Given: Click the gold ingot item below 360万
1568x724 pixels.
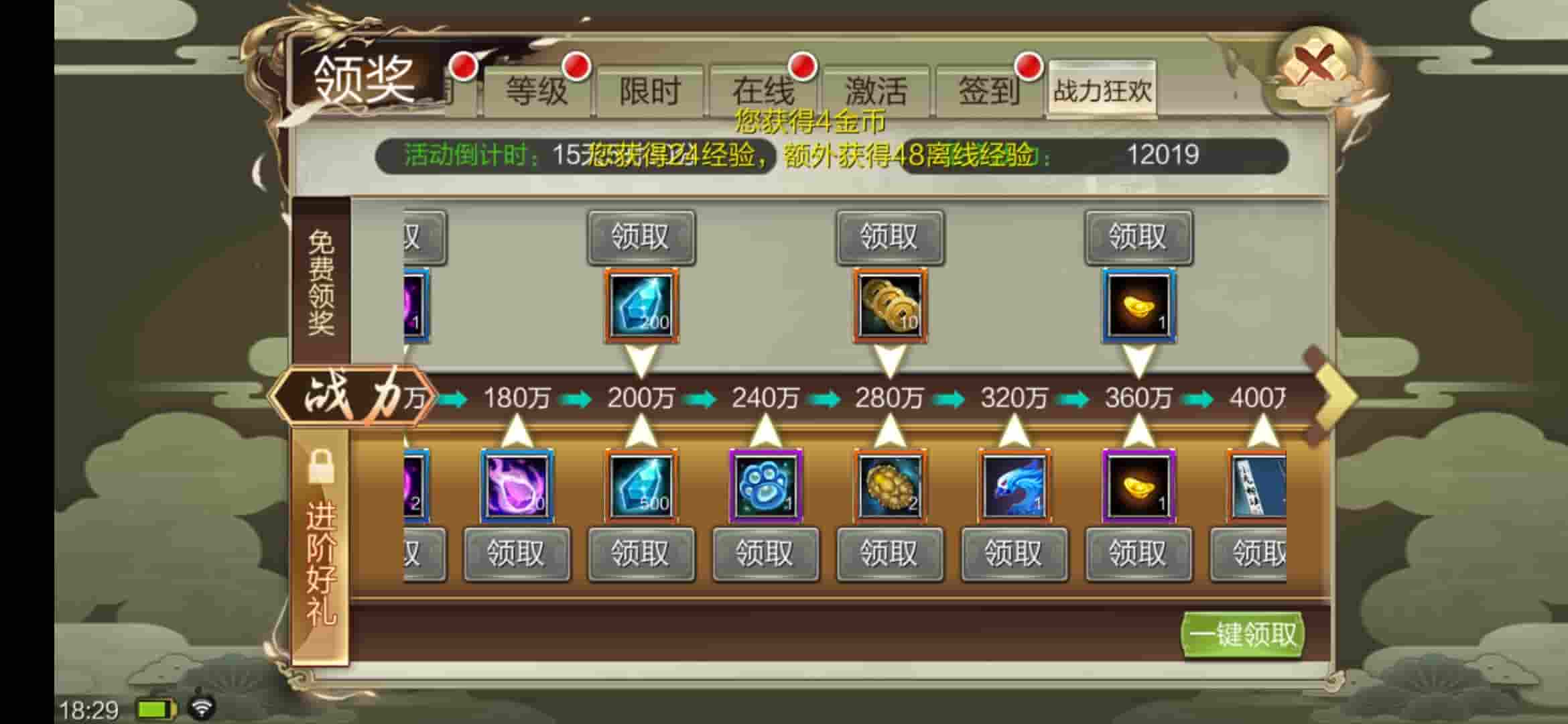Looking at the screenshot, I should (1138, 486).
